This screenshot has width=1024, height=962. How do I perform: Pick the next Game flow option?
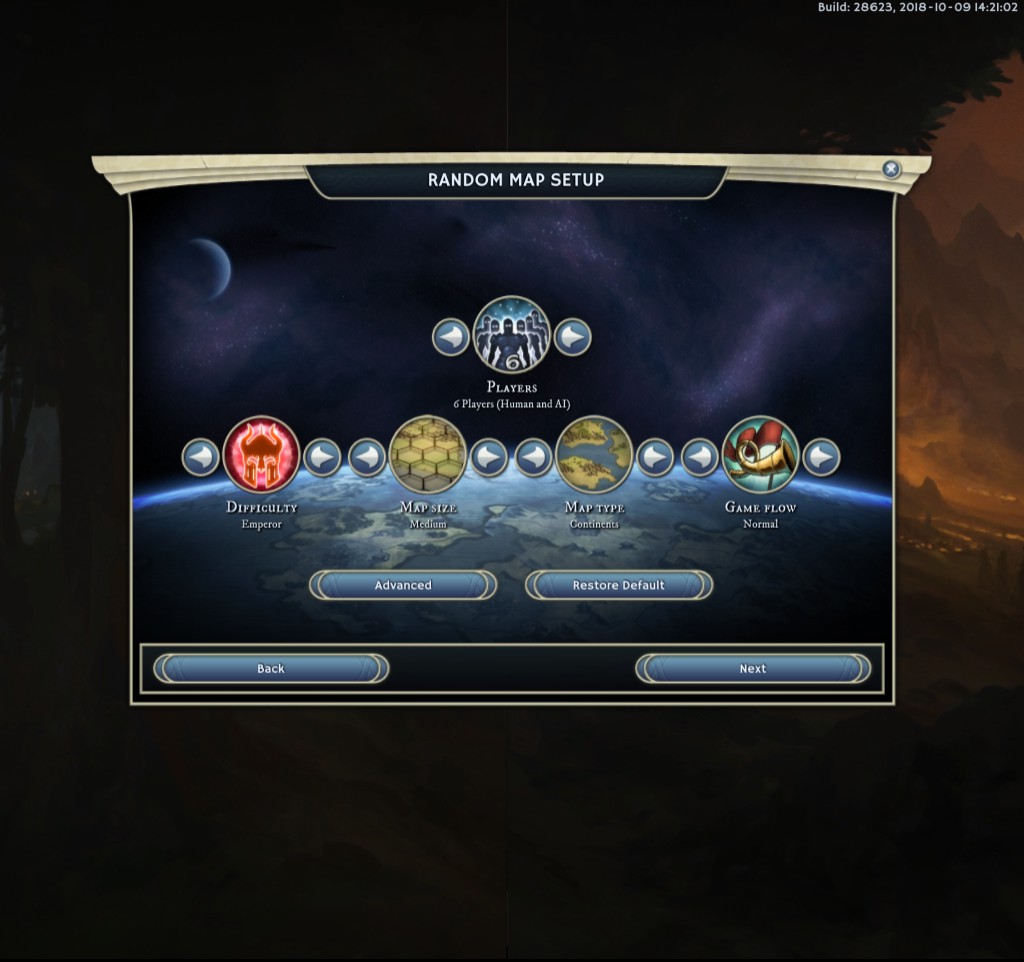pos(821,457)
